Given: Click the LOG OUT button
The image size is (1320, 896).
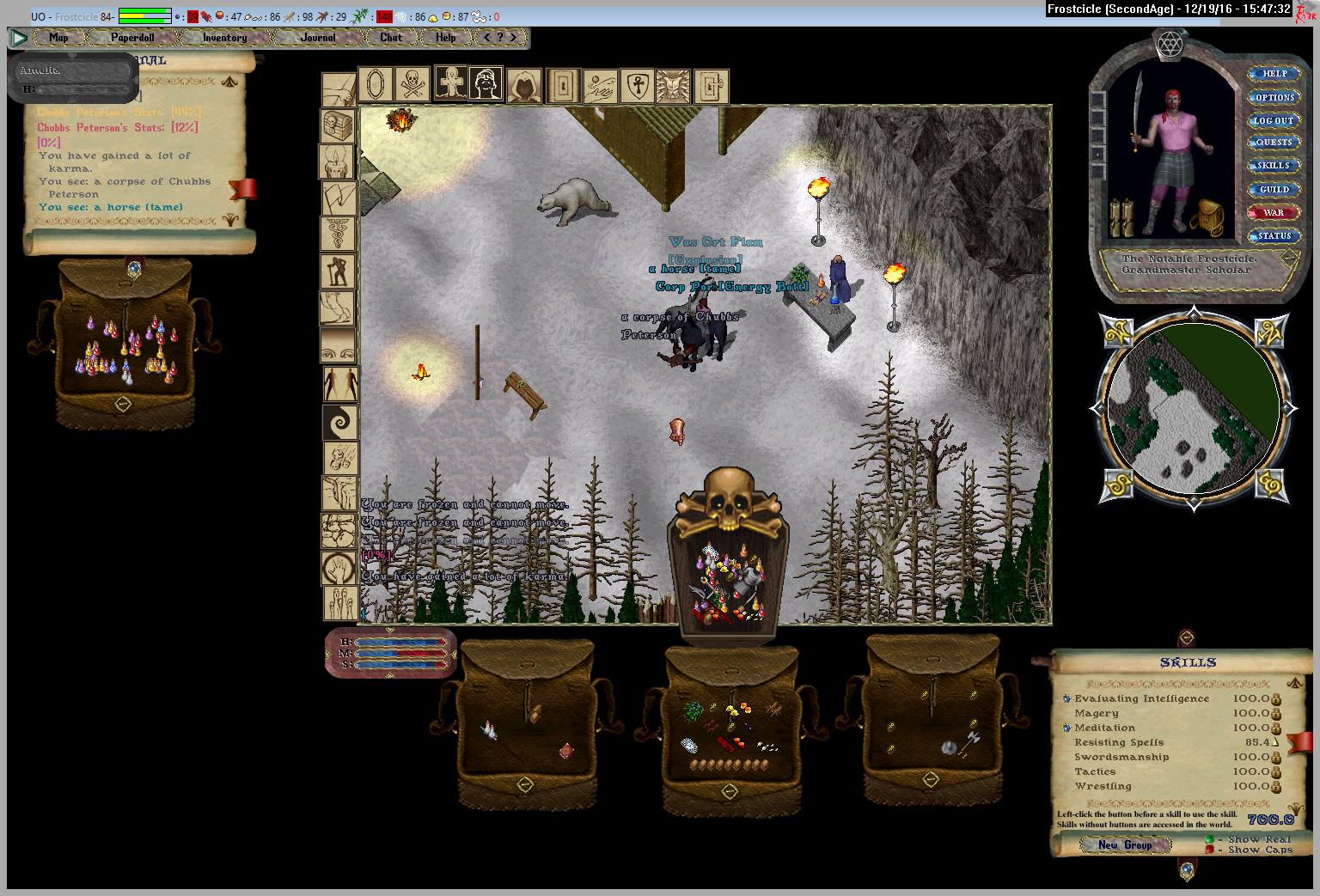Looking at the screenshot, I should pos(1274,120).
